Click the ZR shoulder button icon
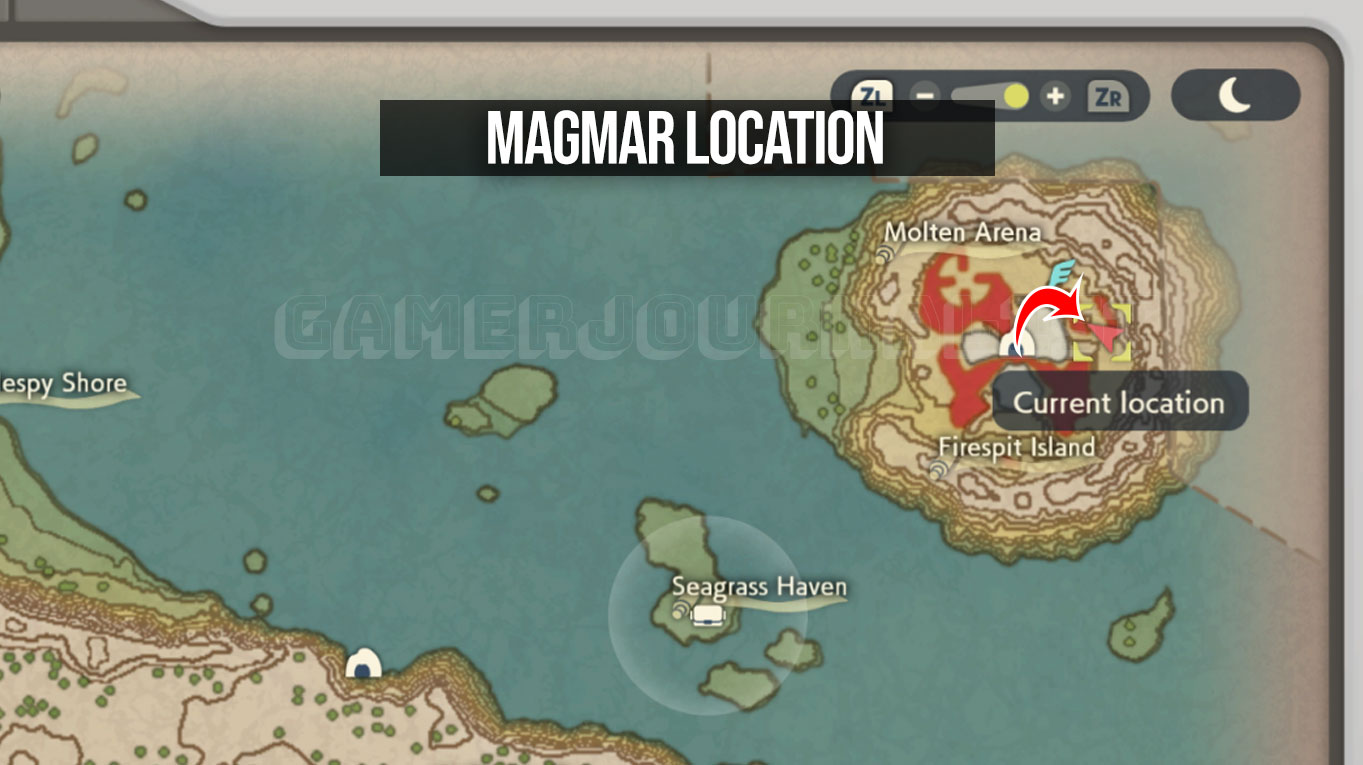The width and height of the screenshot is (1363, 765). tap(1110, 96)
